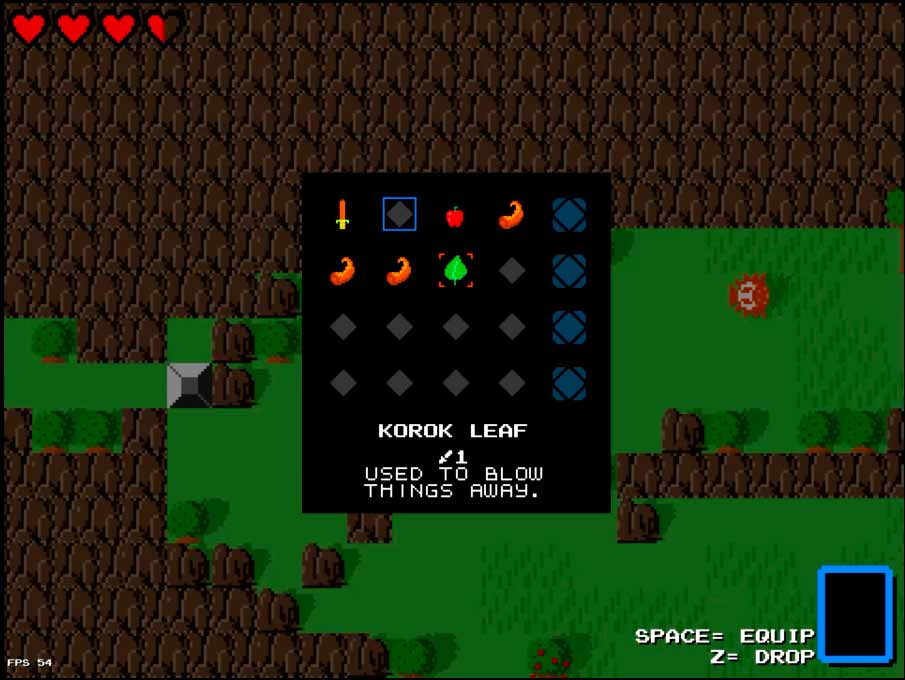Click the blue-framed equipped item box
This screenshot has width=905, height=680.
[x=855, y=614]
